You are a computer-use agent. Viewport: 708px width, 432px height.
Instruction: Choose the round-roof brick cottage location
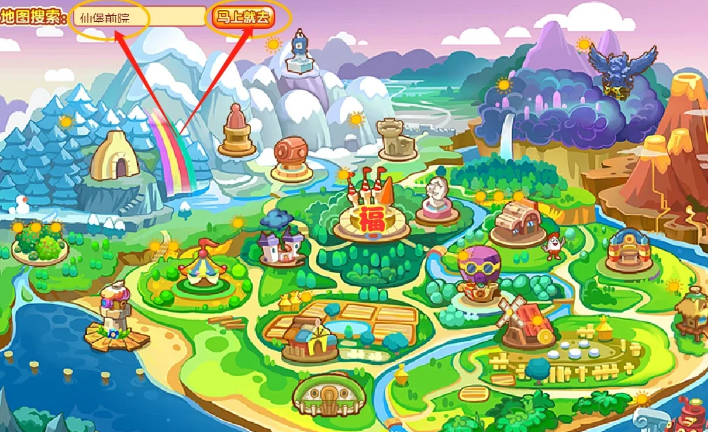517,220
